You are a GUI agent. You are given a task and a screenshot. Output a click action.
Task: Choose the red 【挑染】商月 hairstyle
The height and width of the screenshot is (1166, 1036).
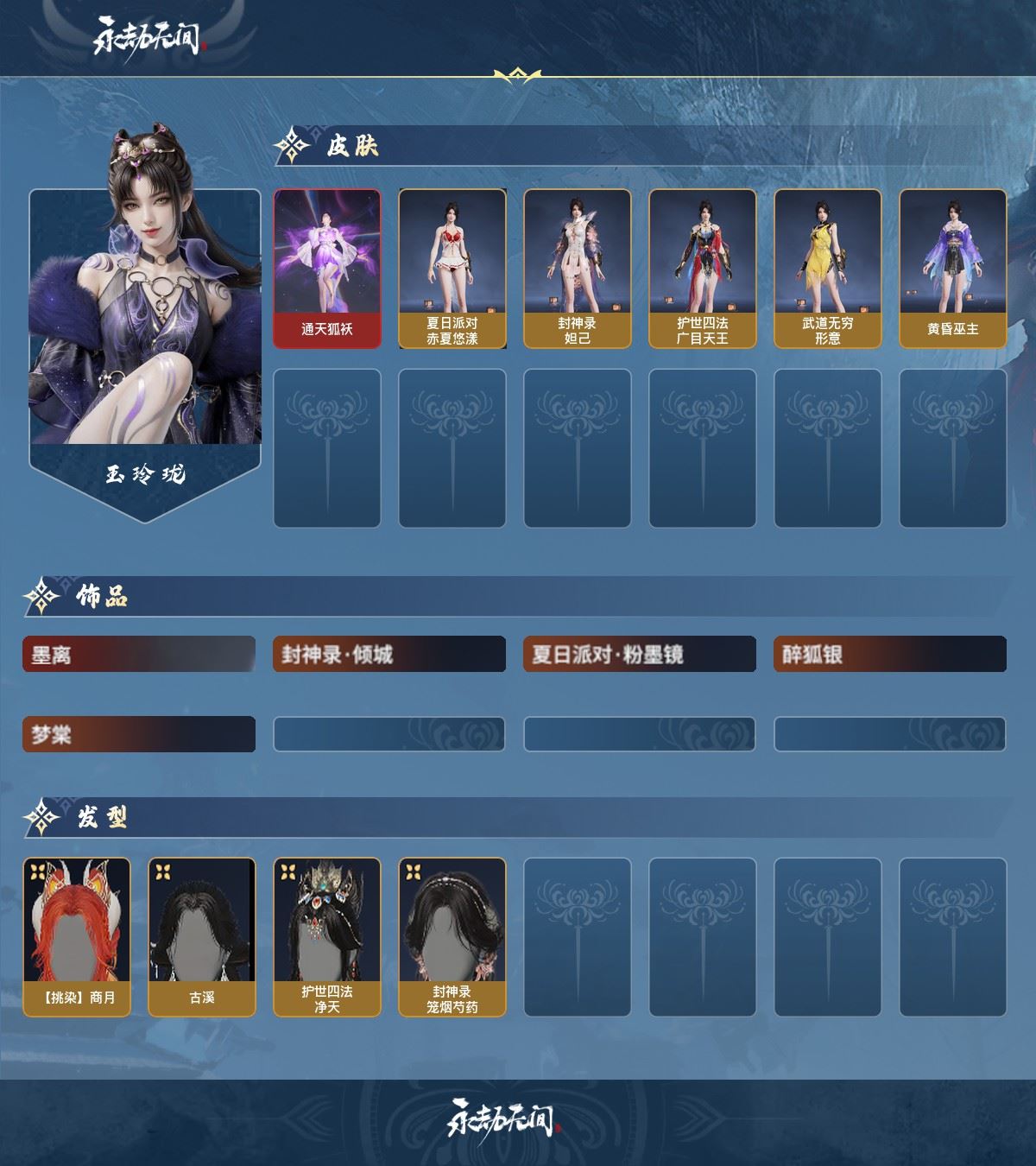click(77, 937)
